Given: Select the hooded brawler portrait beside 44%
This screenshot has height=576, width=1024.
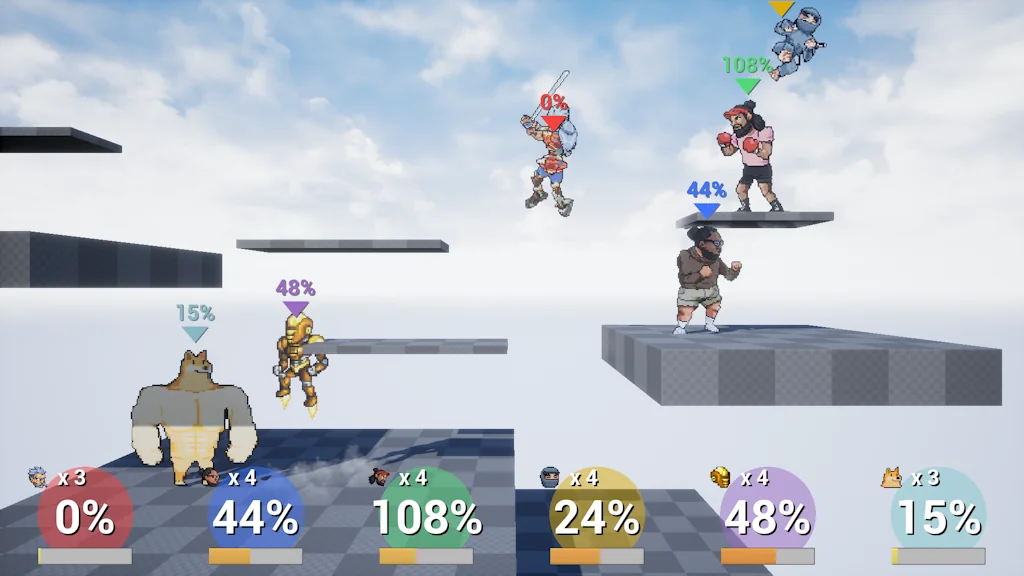Looking at the screenshot, I should click(x=210, y=477).
